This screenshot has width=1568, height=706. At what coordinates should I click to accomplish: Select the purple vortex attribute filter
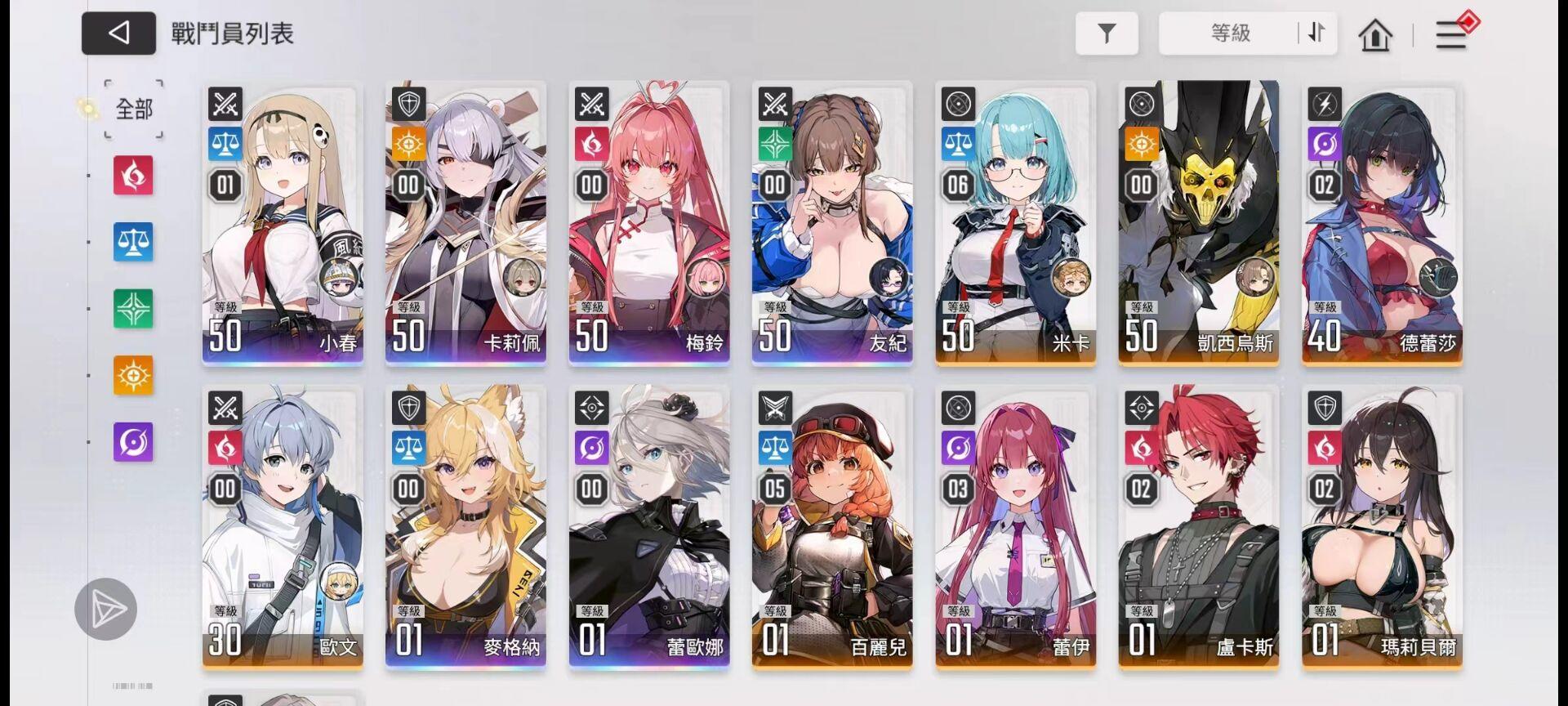click(x=132, y=442)
